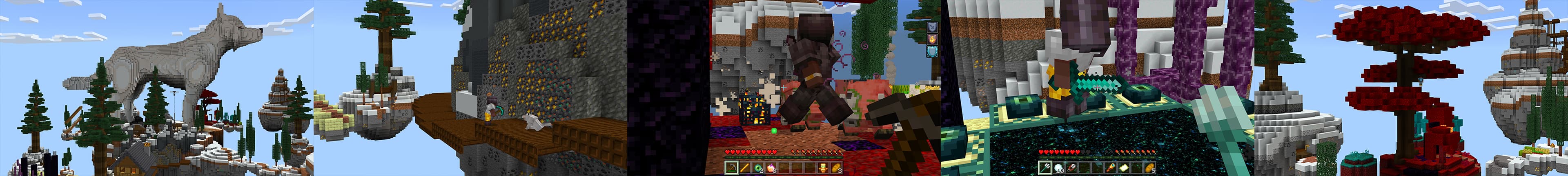The height and width of the screenshot is (176, 1568).
Task: Select the golden rod hotbar slot
Action: click(x=744, y=168)
